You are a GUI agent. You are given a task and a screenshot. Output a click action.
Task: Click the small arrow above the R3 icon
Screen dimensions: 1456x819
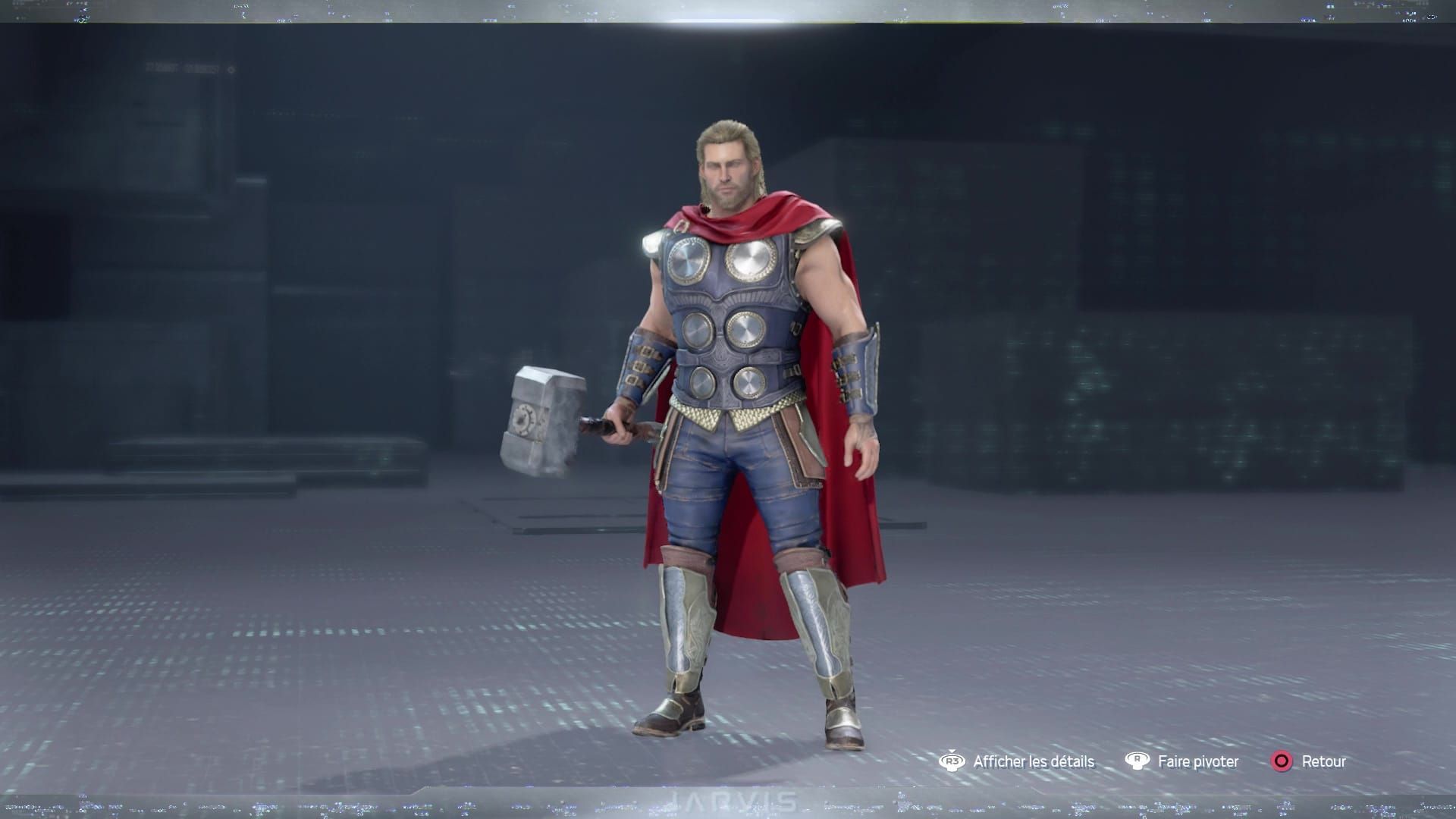point(952,752)
